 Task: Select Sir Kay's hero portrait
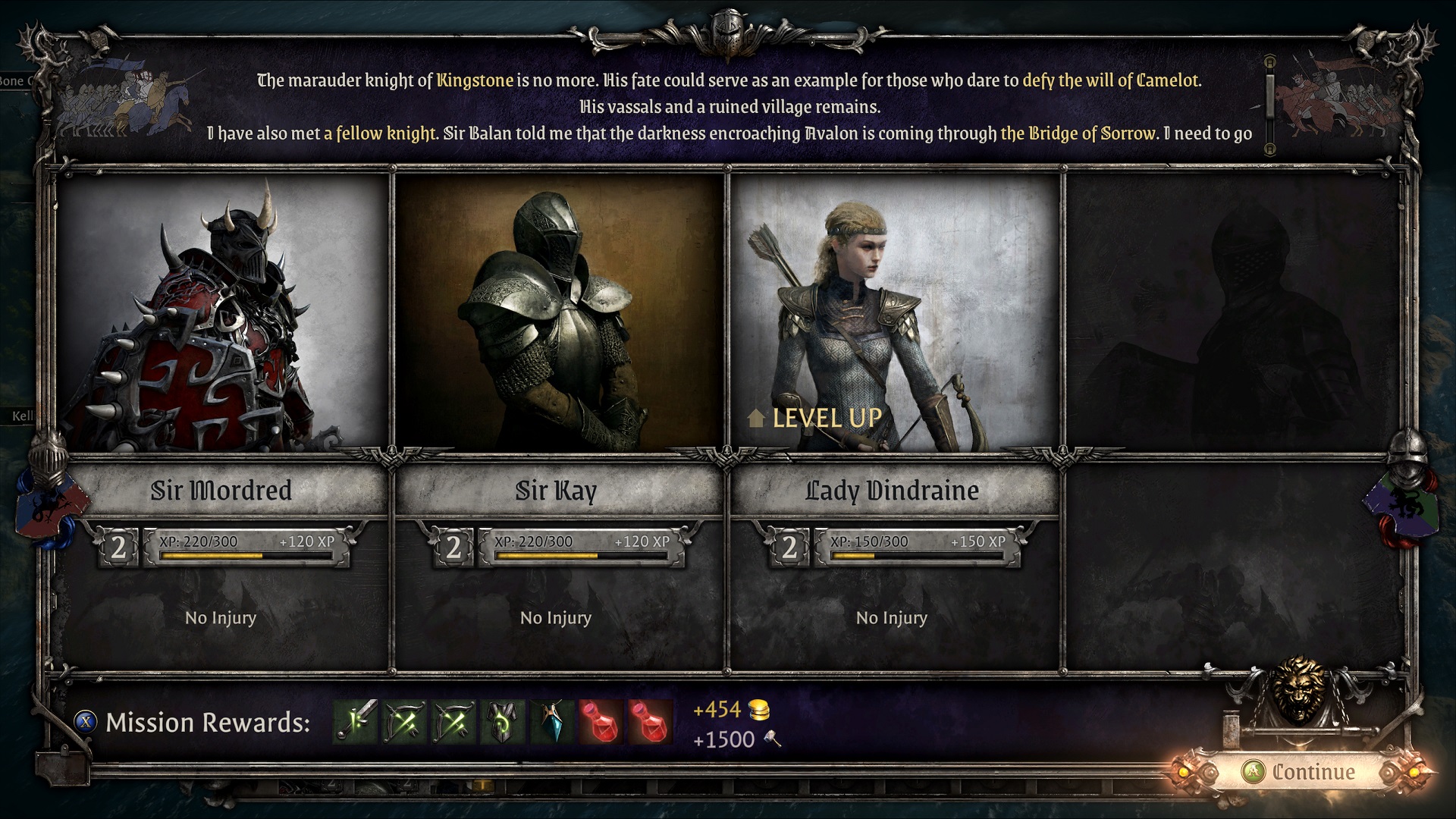click(559, 313)
